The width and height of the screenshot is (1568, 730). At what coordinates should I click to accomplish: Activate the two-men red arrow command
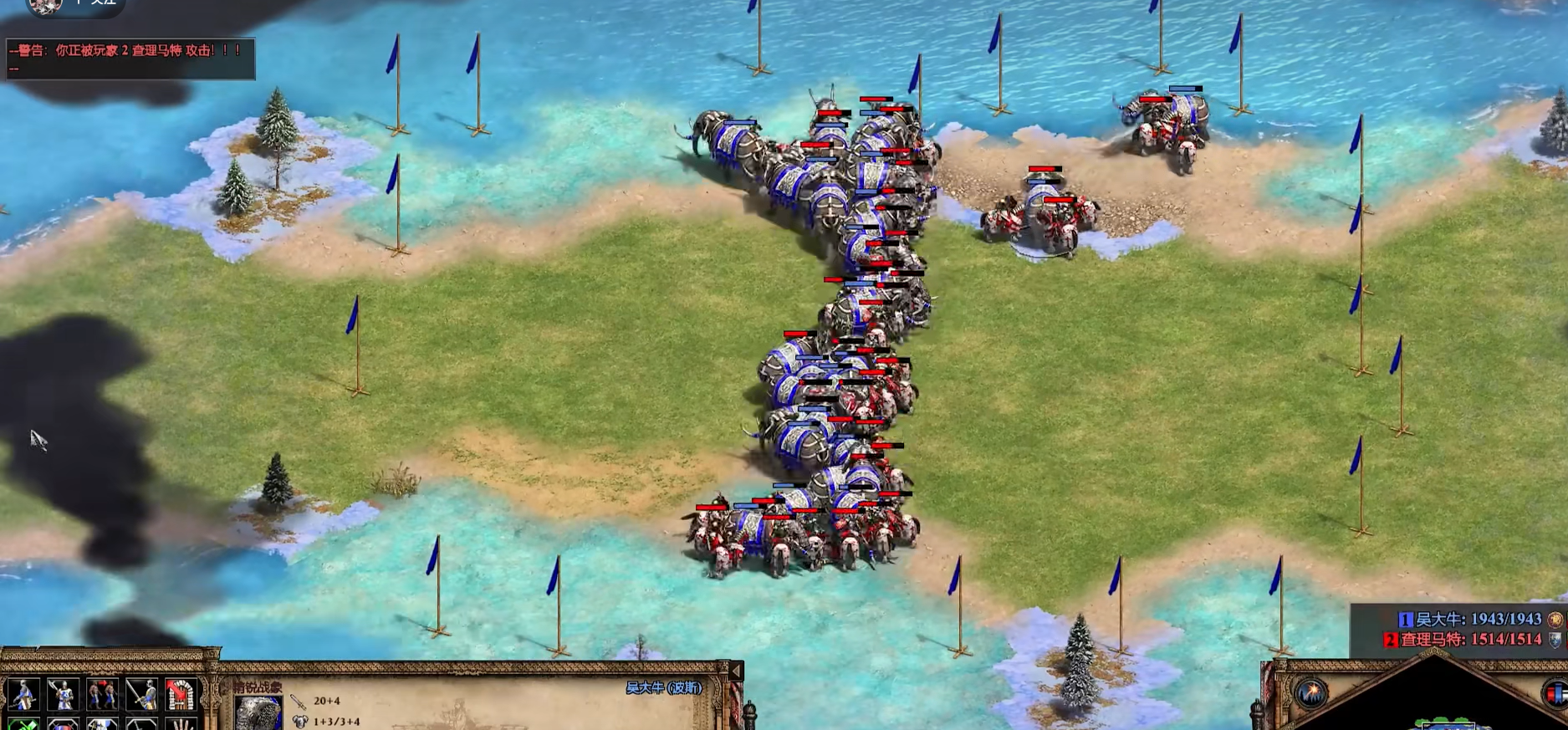[102, 693]
